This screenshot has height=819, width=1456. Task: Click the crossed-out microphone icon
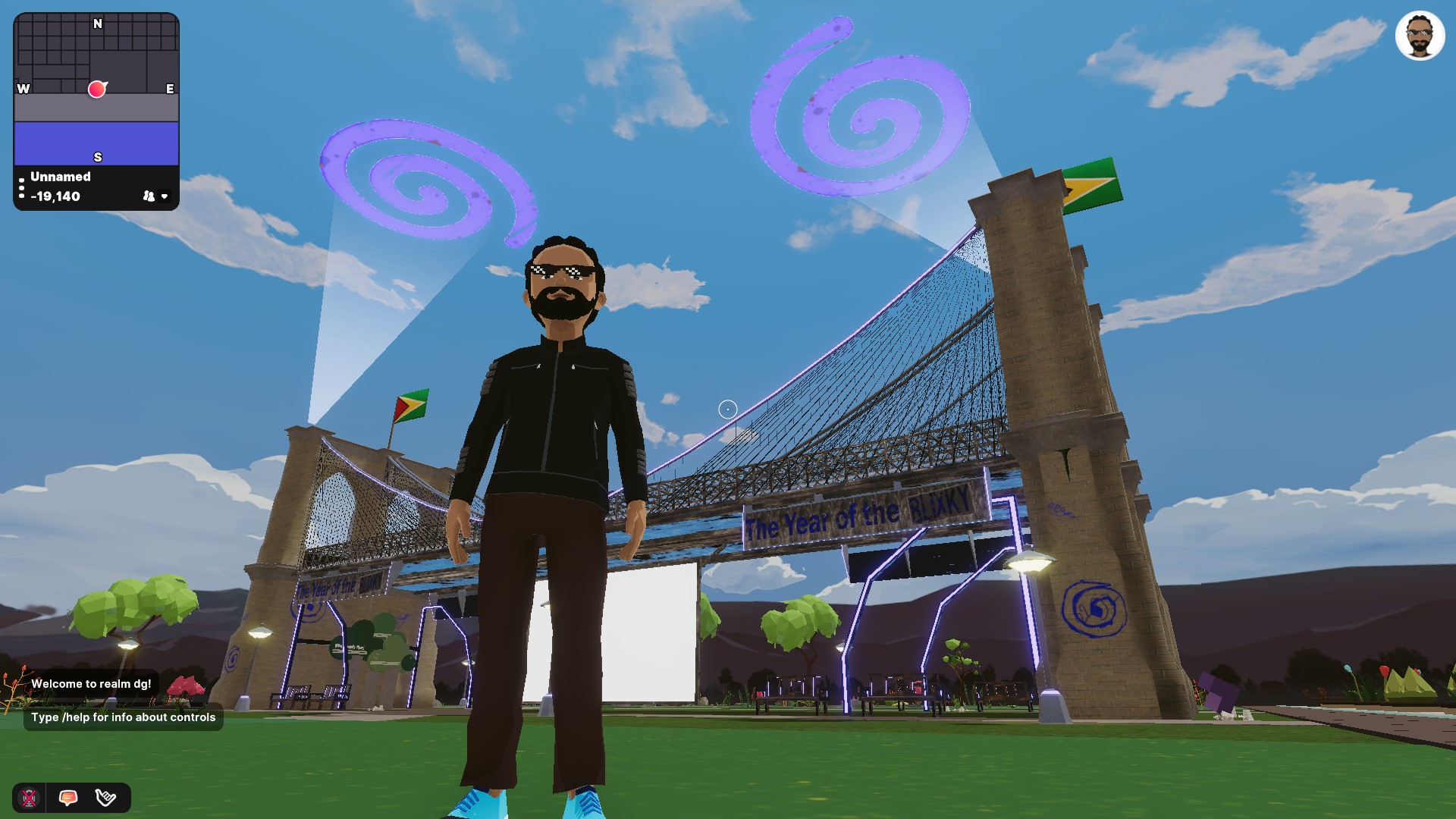[x=30, y=798]
